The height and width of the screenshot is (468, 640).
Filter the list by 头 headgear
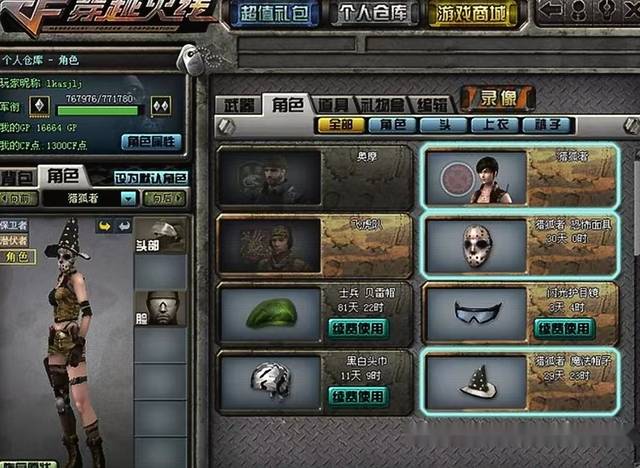pyautogui.click(x=442, y=126)
